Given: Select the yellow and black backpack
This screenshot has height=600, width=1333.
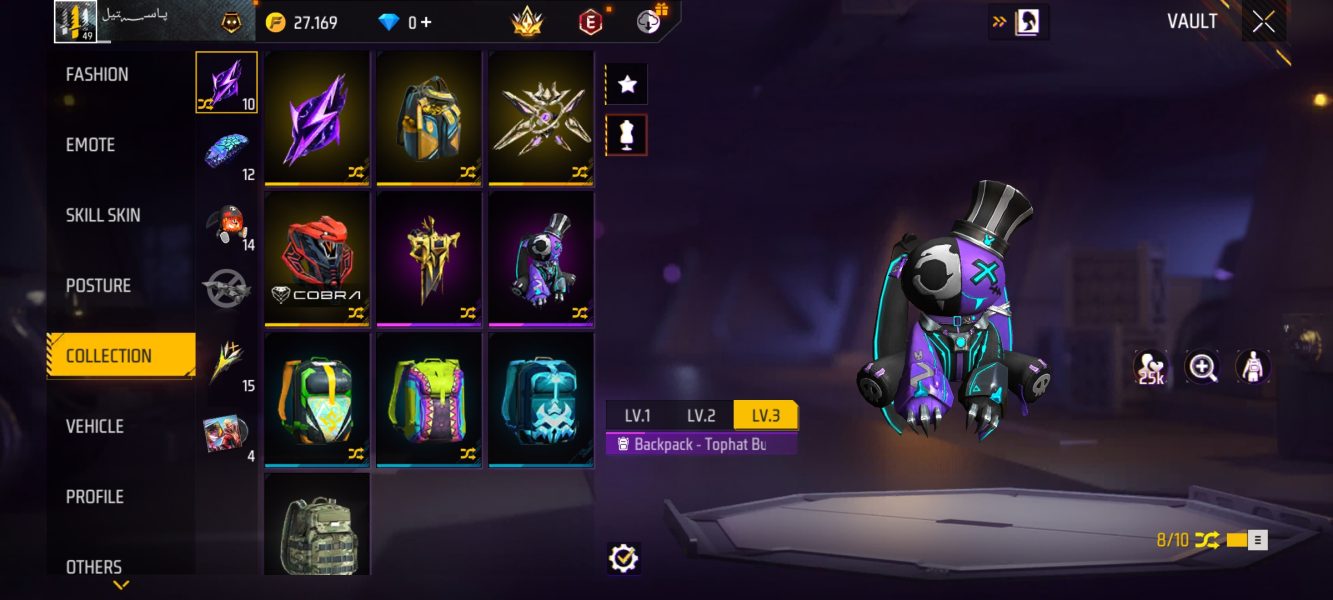Looking at the screenshot, I should (x=429, y=118).
